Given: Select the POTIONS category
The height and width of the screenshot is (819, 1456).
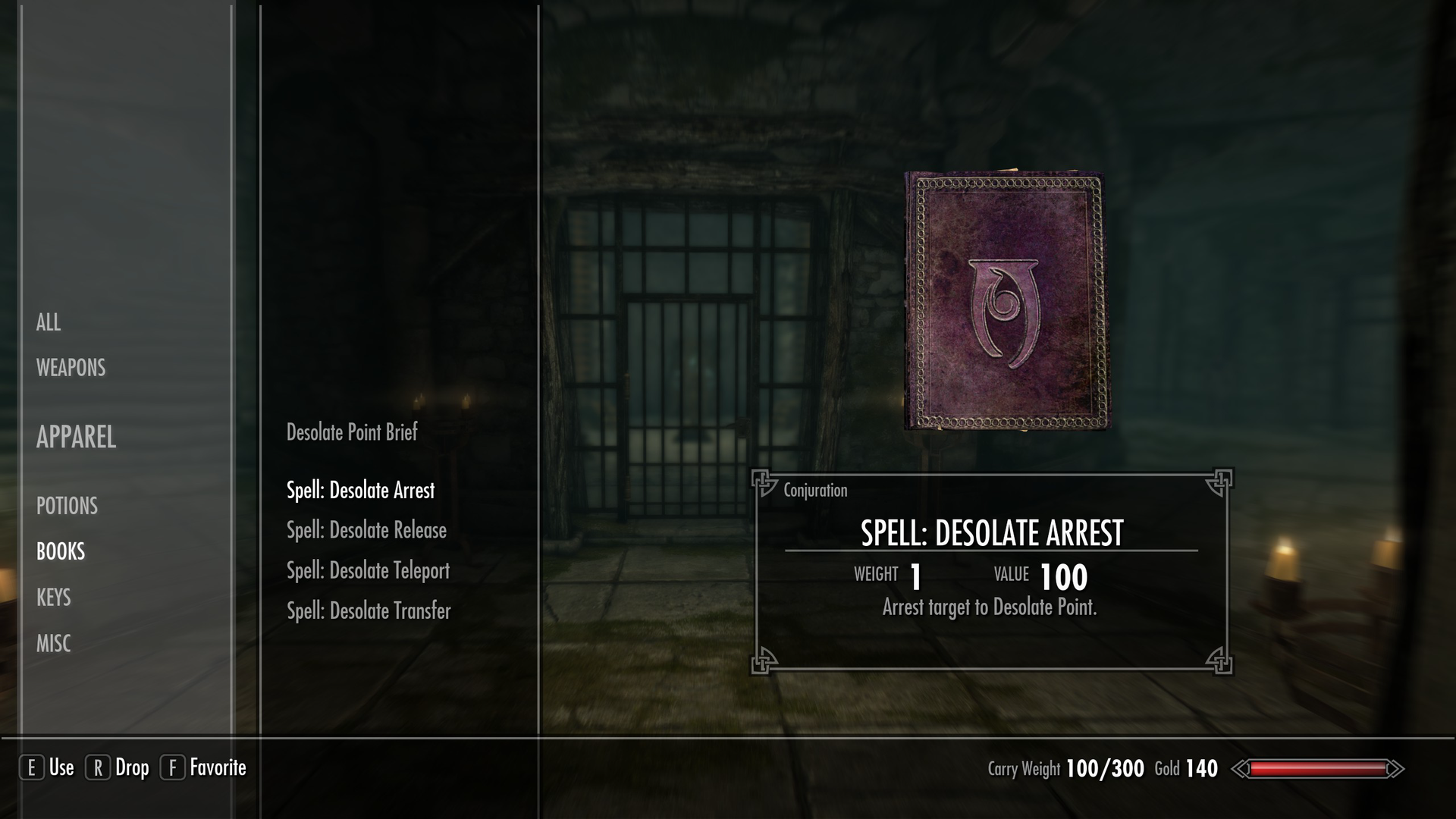Looking at the screenshot, I should click(x=67, y=506).
